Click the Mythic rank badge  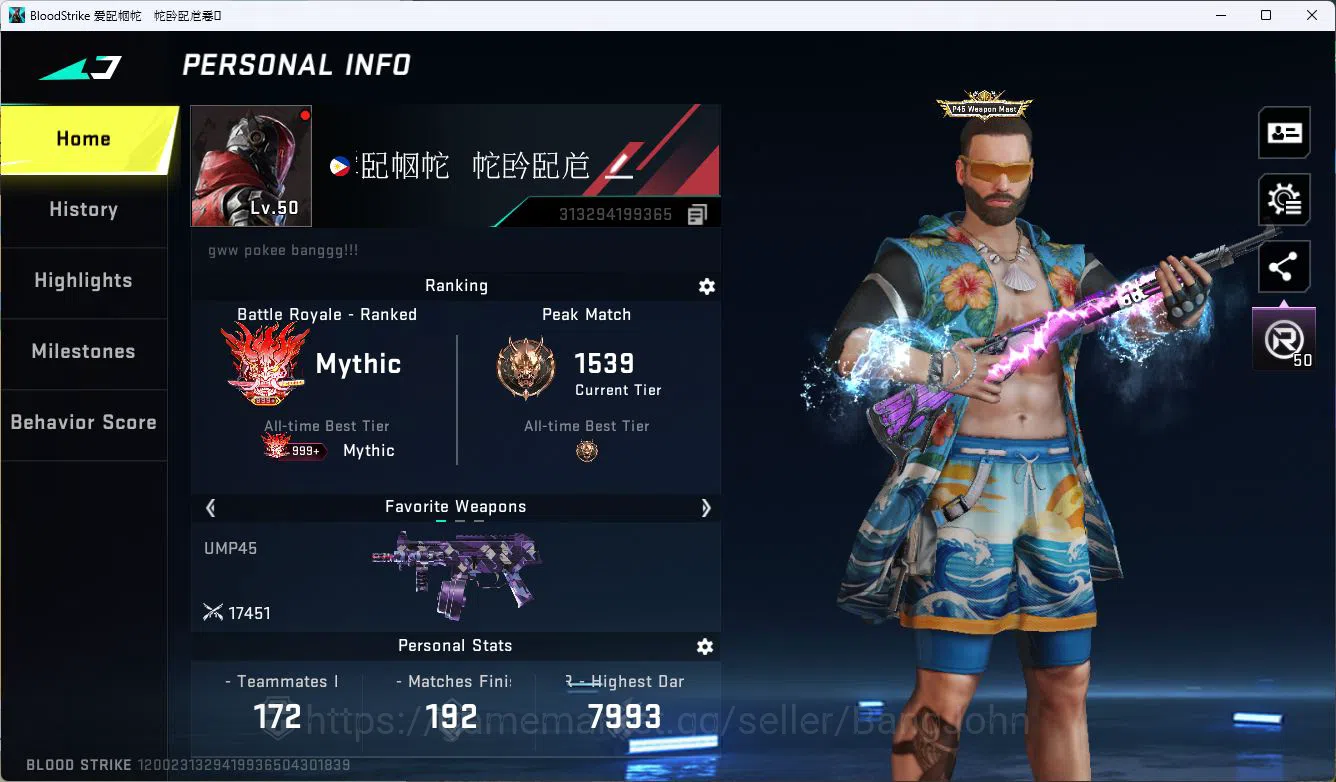(264, 365)
